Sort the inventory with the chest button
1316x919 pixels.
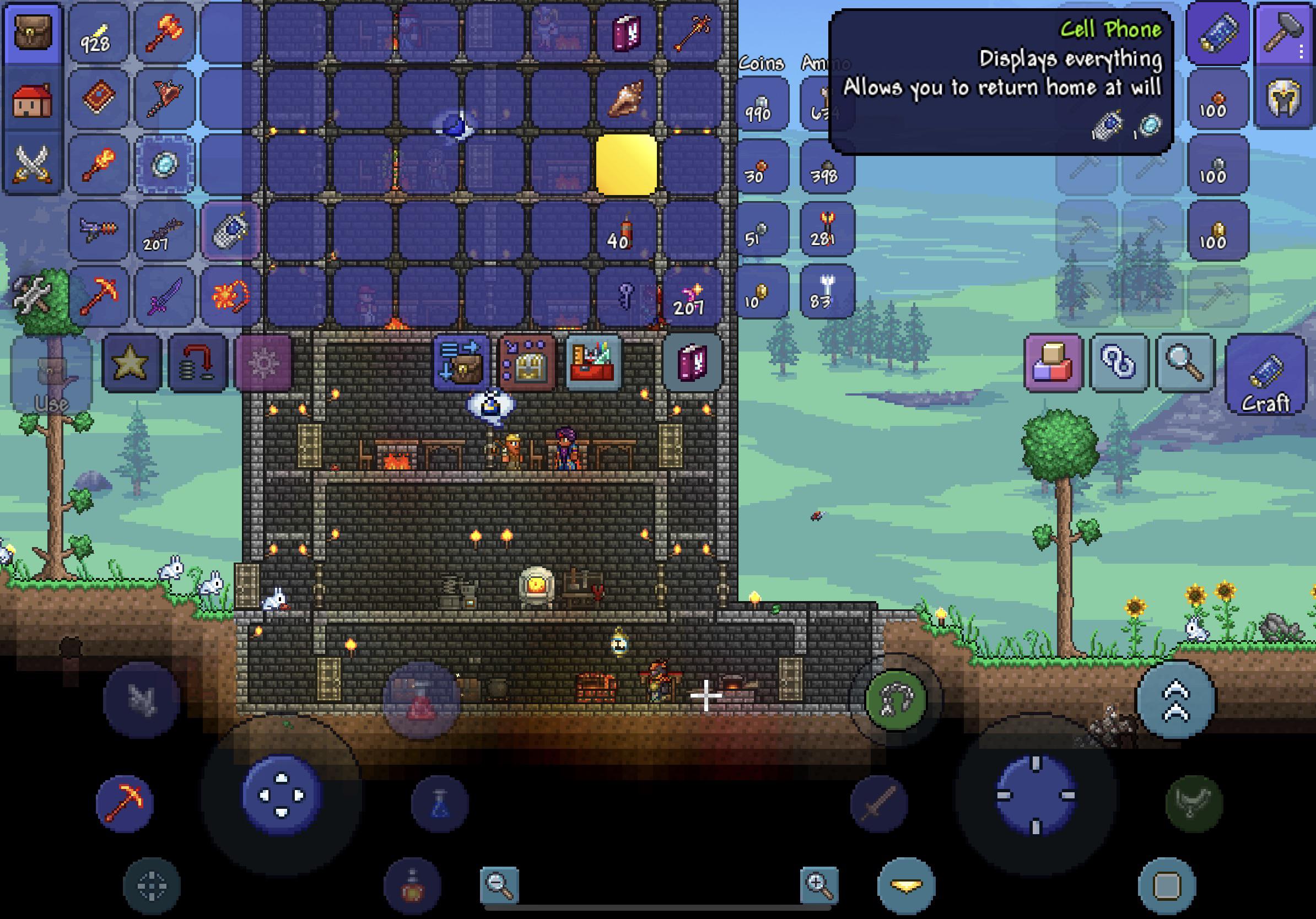pos(527,363)
